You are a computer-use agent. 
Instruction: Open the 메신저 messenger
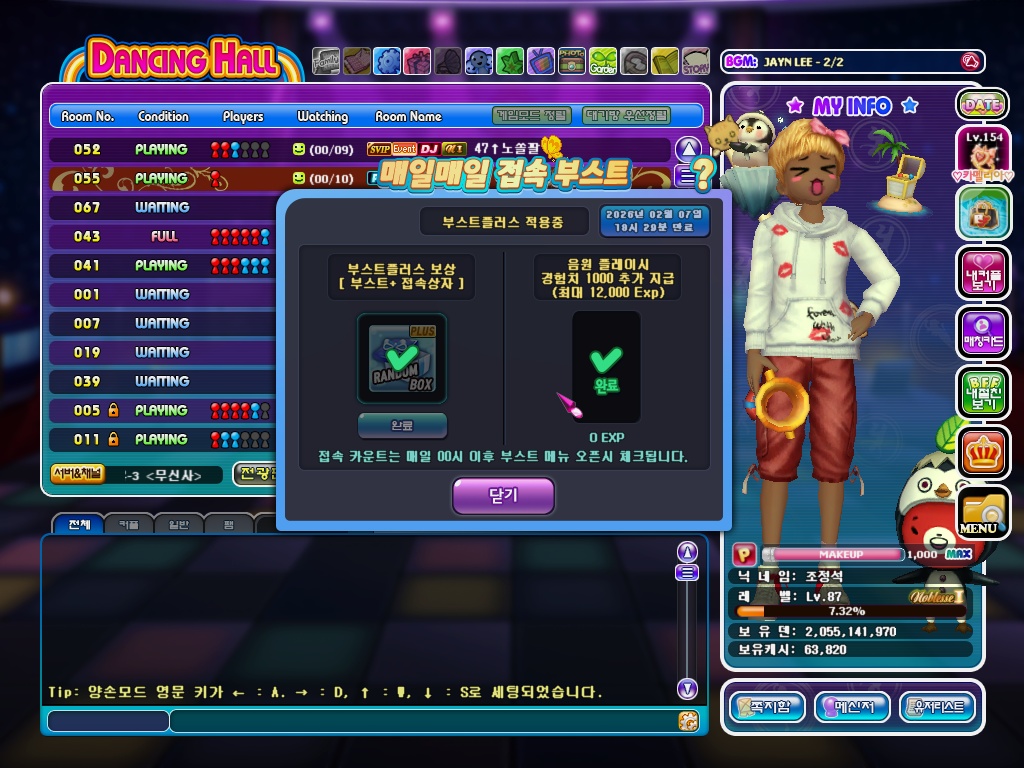pos(852,707)
